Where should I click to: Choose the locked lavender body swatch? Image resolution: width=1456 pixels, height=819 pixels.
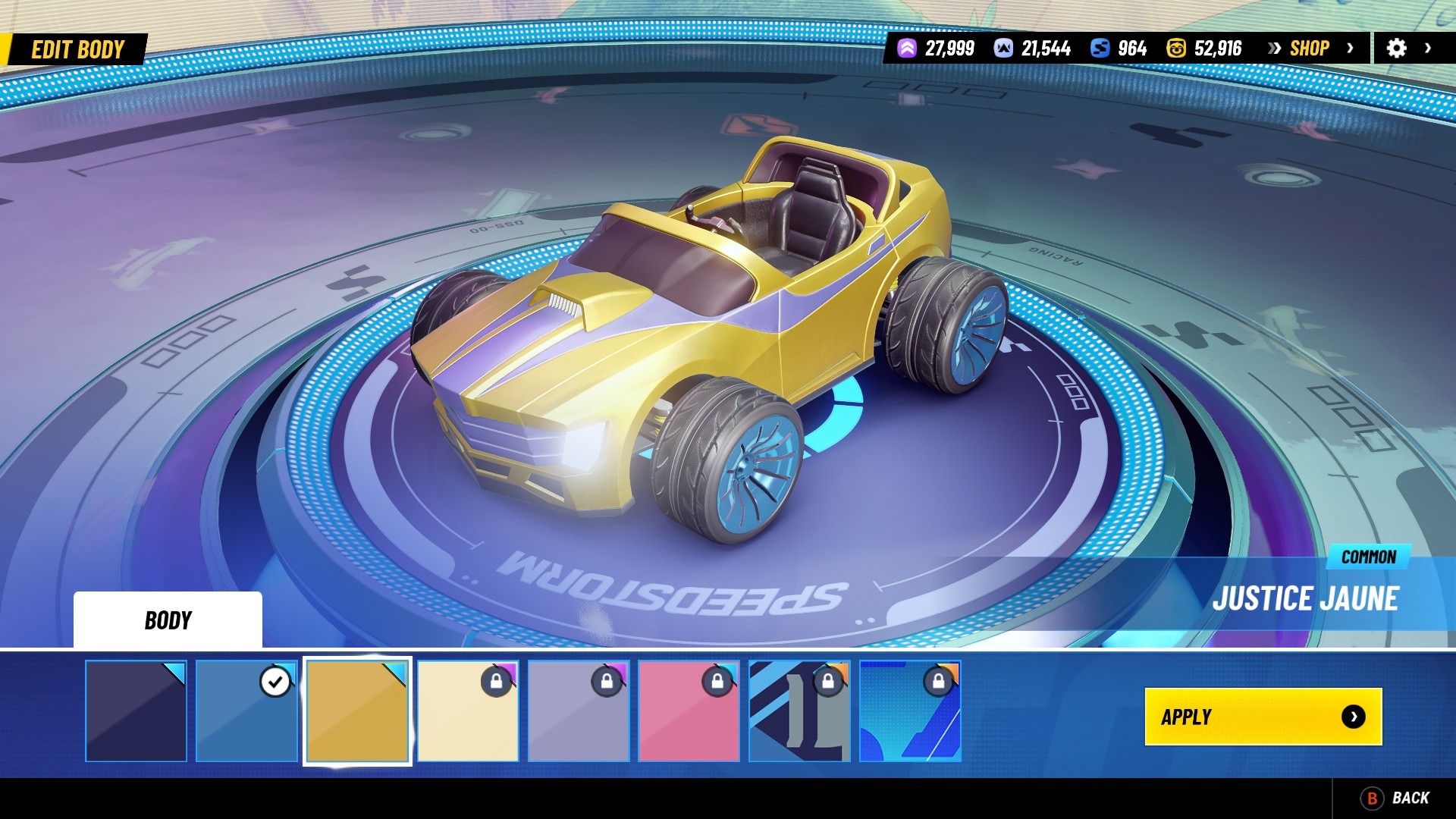coord(579,711)
